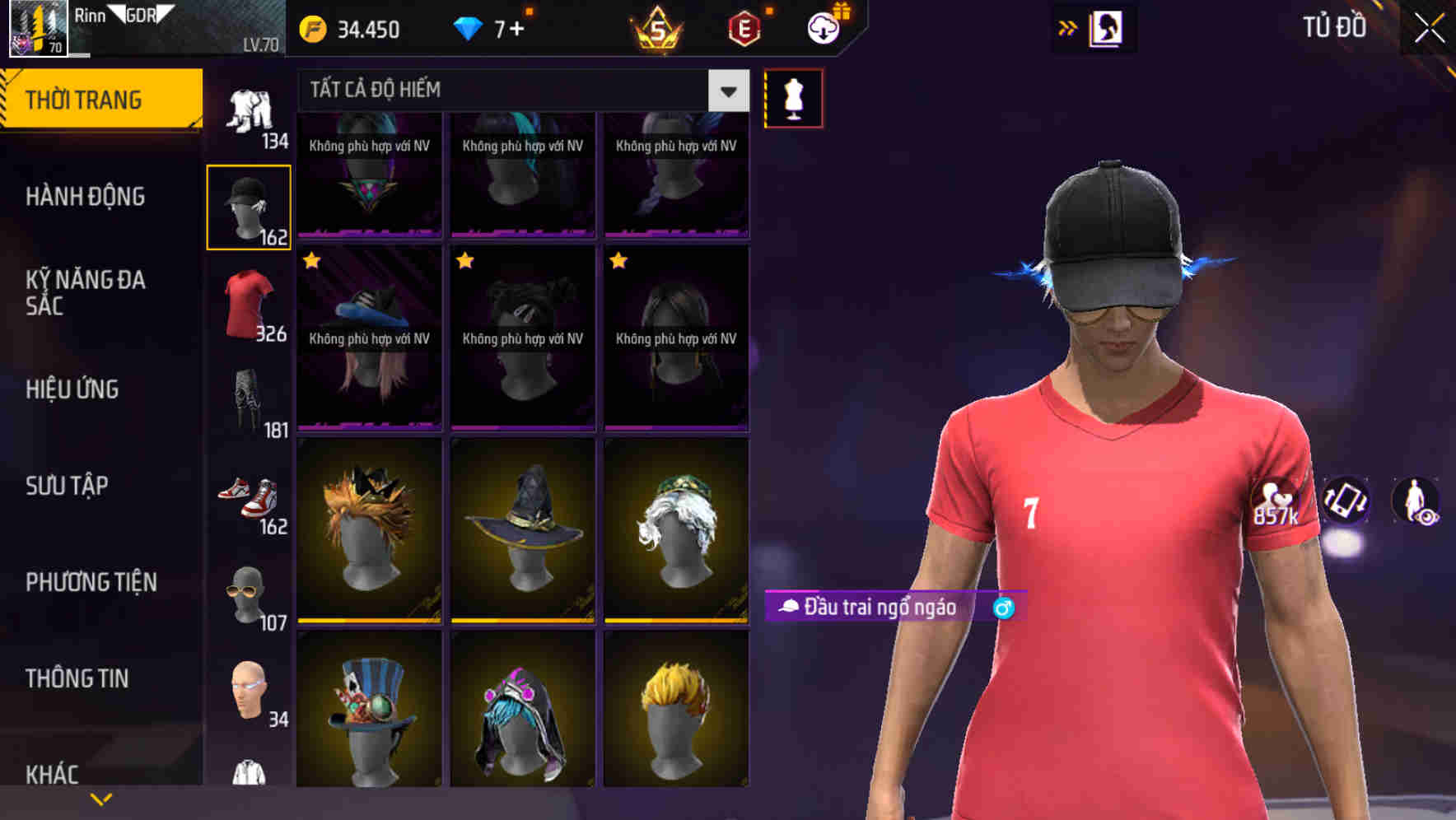Click the gold star on blue hat item
This screenshot has height=820, width=1456.
[311, 261]
